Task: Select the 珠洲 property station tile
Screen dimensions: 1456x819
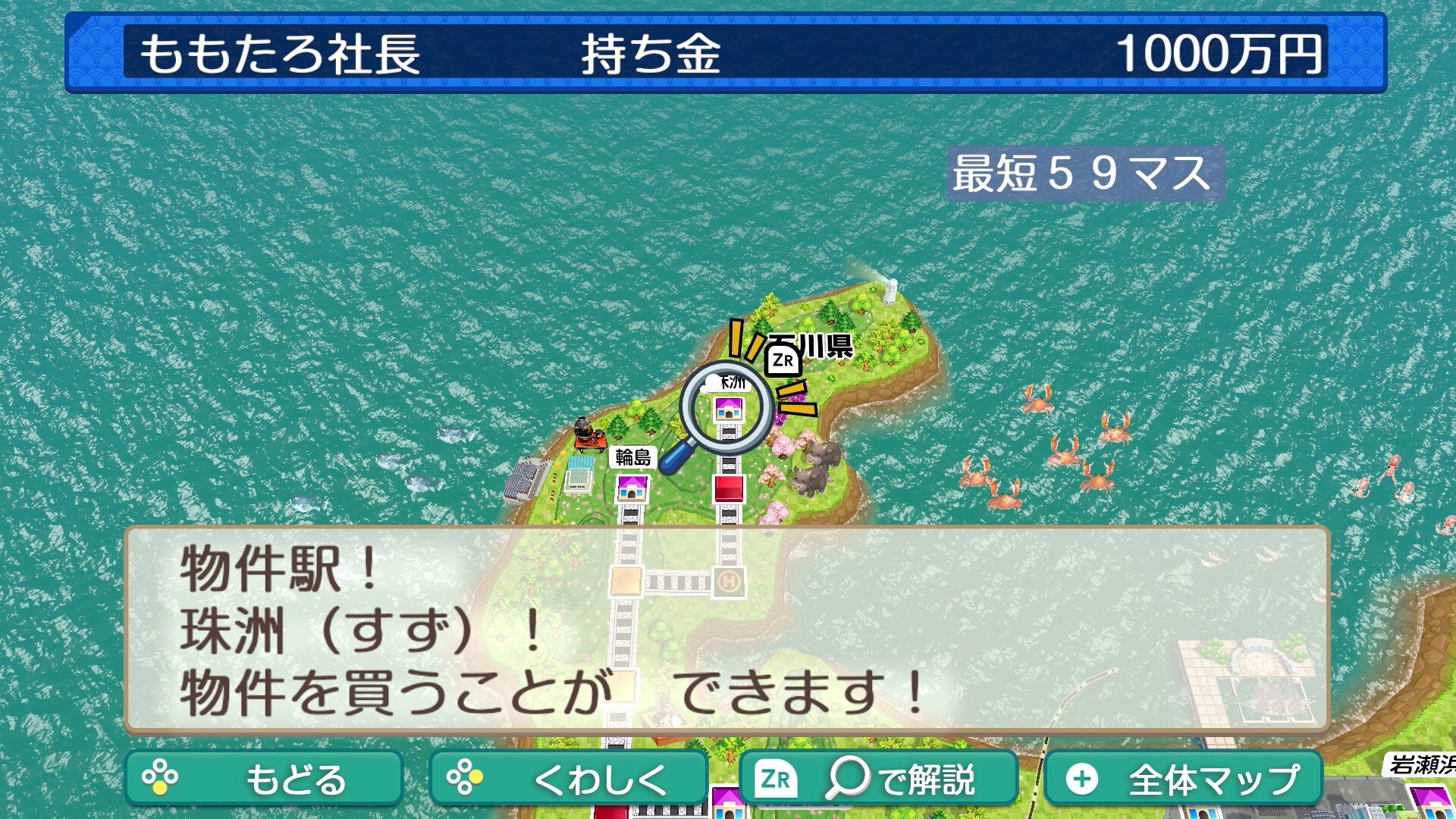Action: point(729,410)
